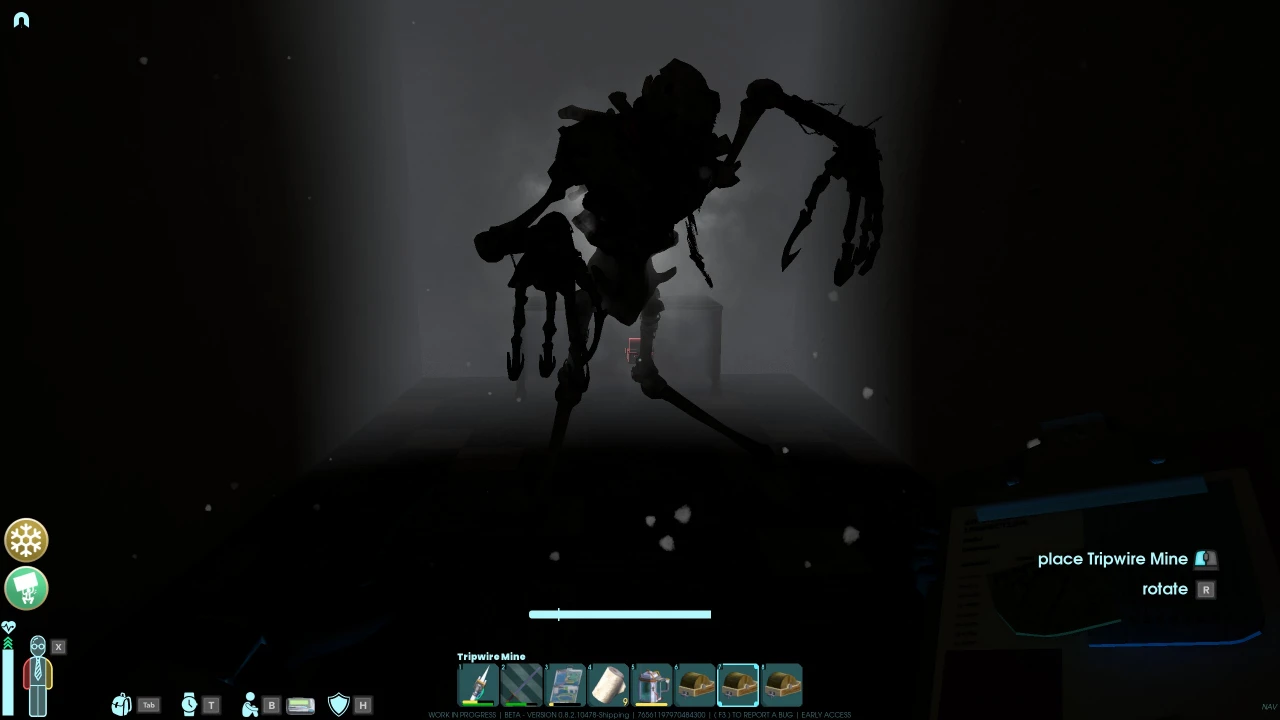Equip the Tripwire Mine in slot 6
The width and height of the screenshot is (1280, 720).
695,684
